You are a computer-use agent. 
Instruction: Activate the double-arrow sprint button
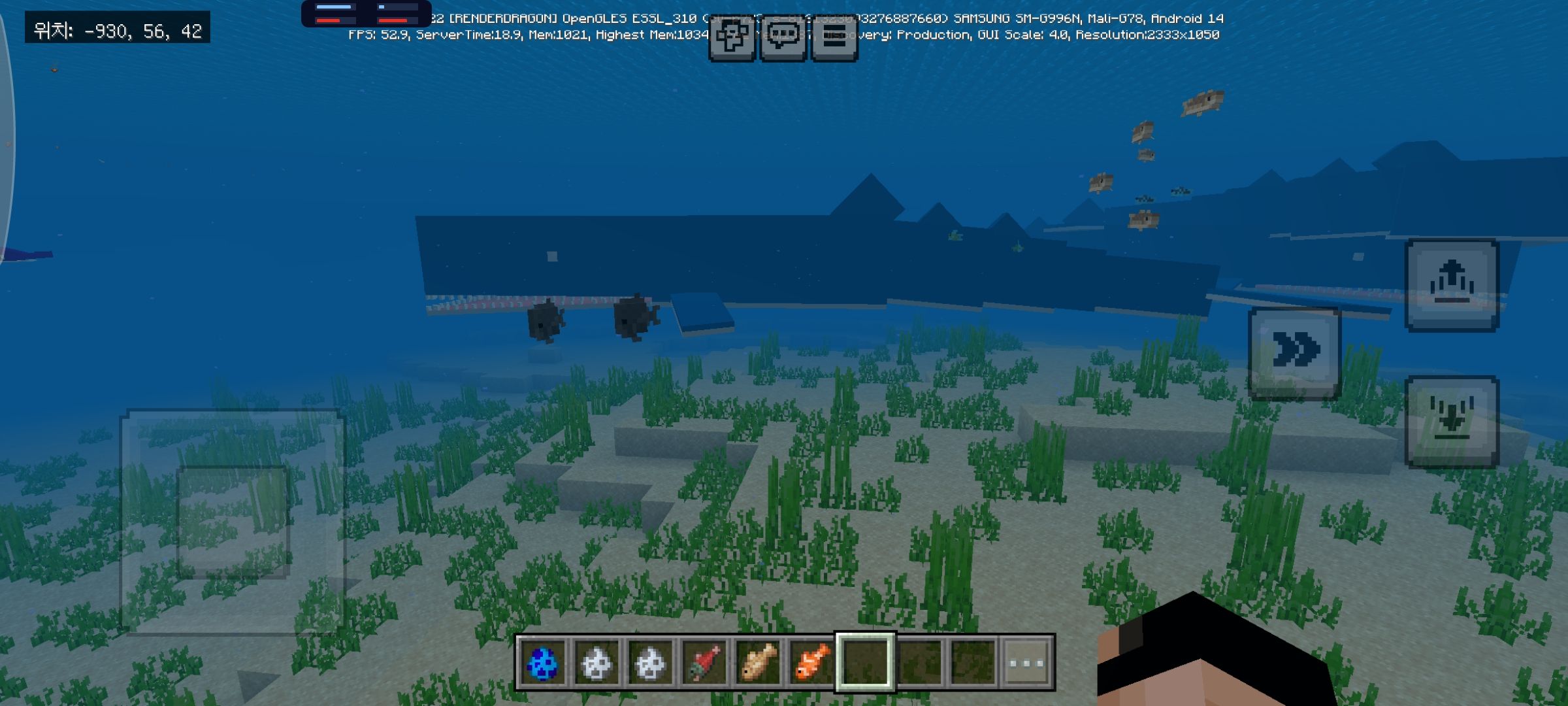pyautogui.click(x=1294, y=352)
